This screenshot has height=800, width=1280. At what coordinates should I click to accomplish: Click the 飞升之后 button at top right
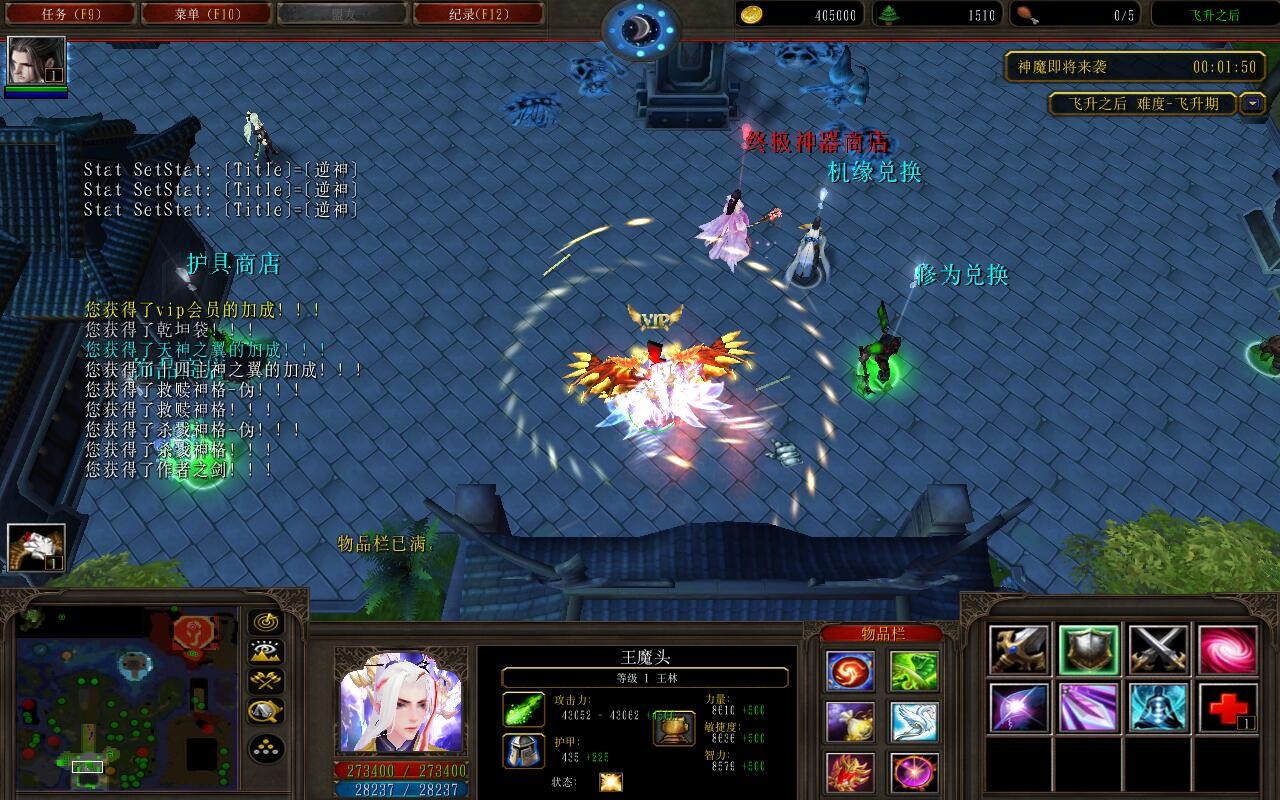click(1213, 13)
